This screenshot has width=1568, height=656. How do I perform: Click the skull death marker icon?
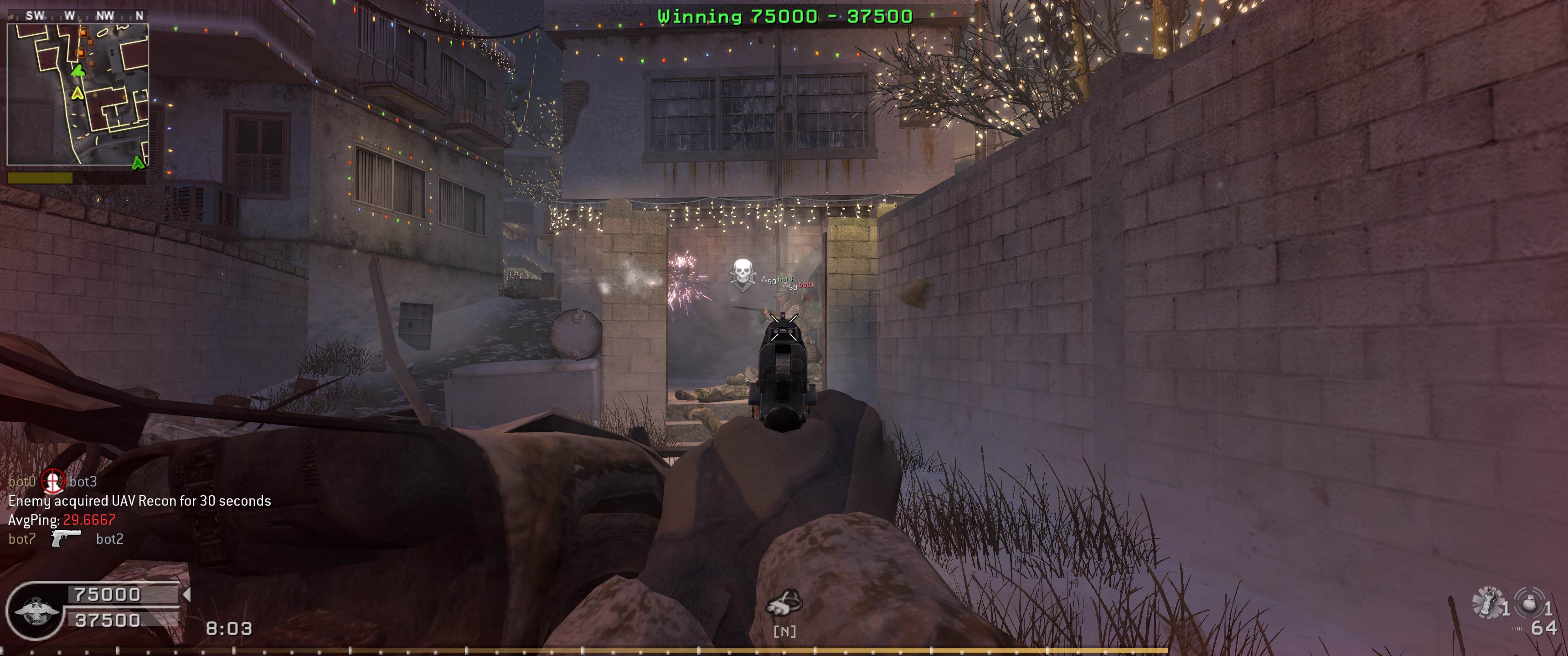[x=742, y=274]
